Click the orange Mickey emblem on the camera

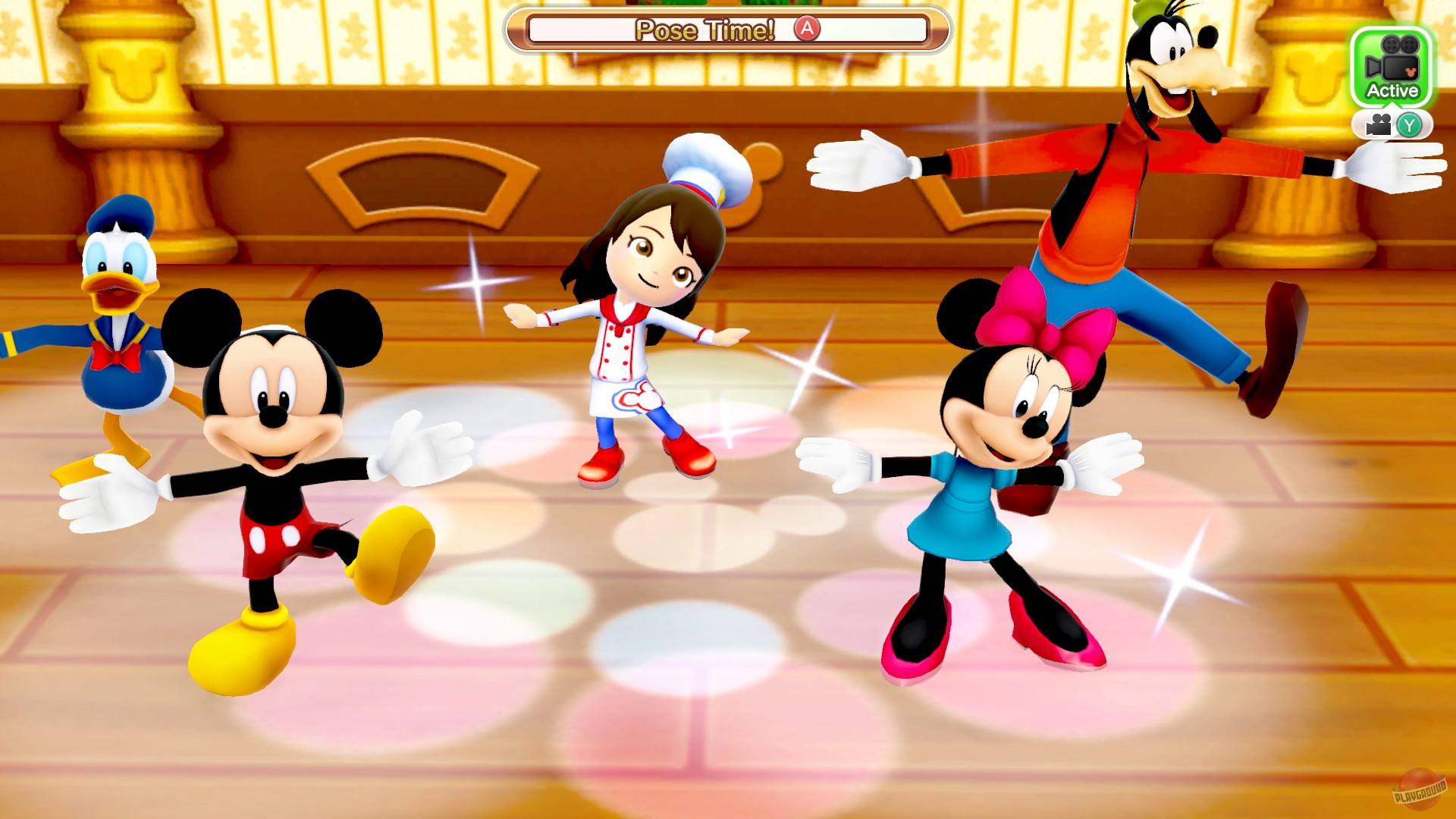pos(1410,71)
